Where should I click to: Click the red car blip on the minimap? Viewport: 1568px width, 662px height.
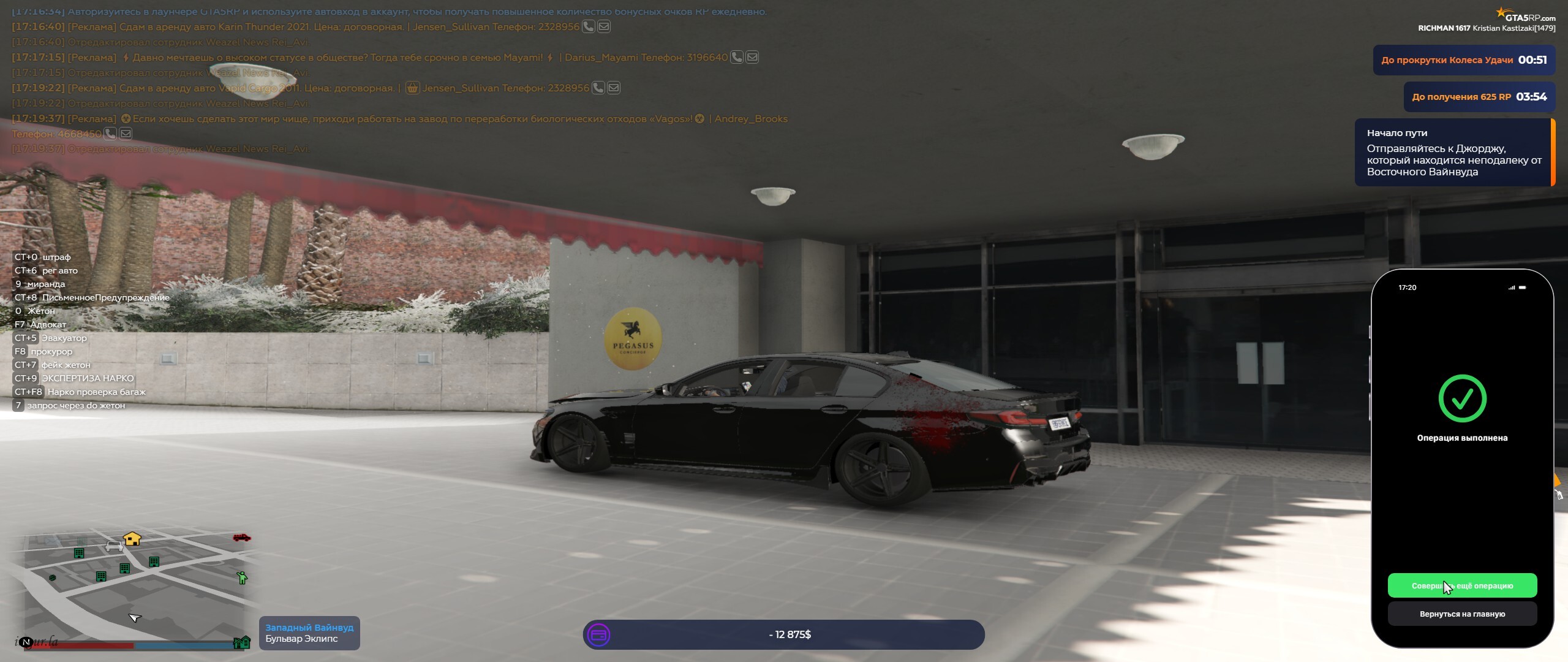point(241,538)
